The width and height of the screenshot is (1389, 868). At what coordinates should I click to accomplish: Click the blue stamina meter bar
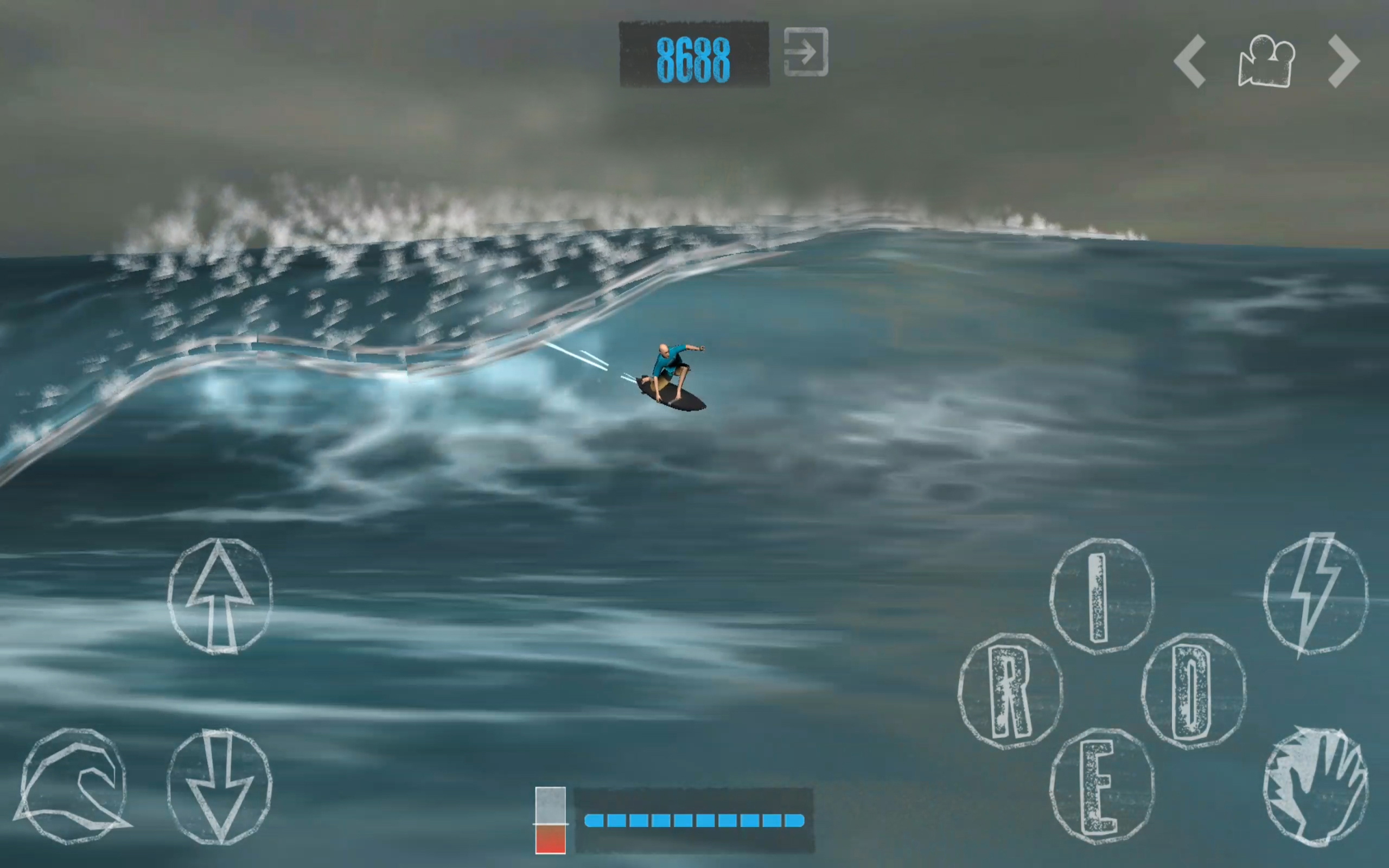(x=694, y=820)
